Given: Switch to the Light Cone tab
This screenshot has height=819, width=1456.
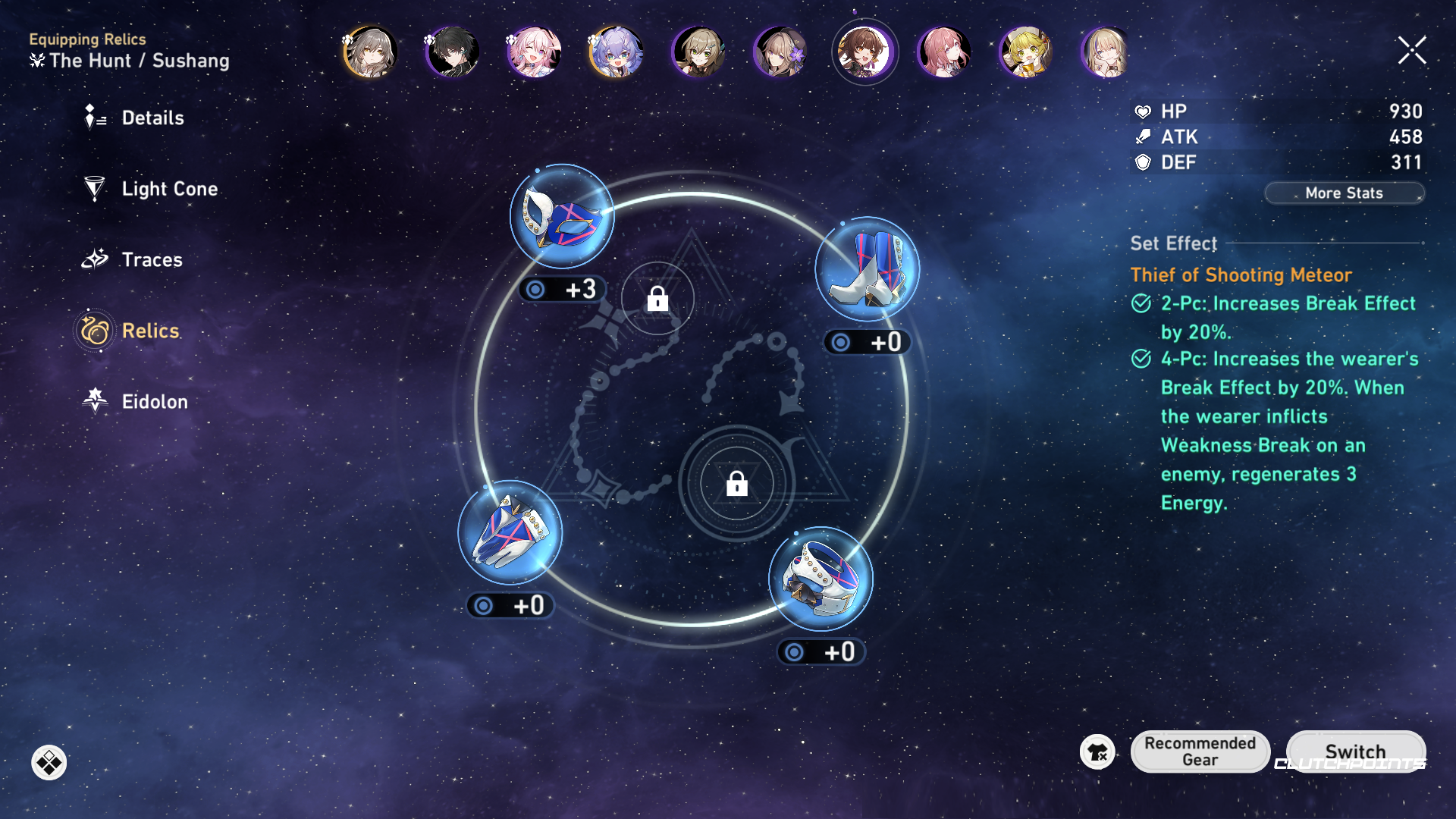Looking at the screenshot, I should (x=168, y=189).
